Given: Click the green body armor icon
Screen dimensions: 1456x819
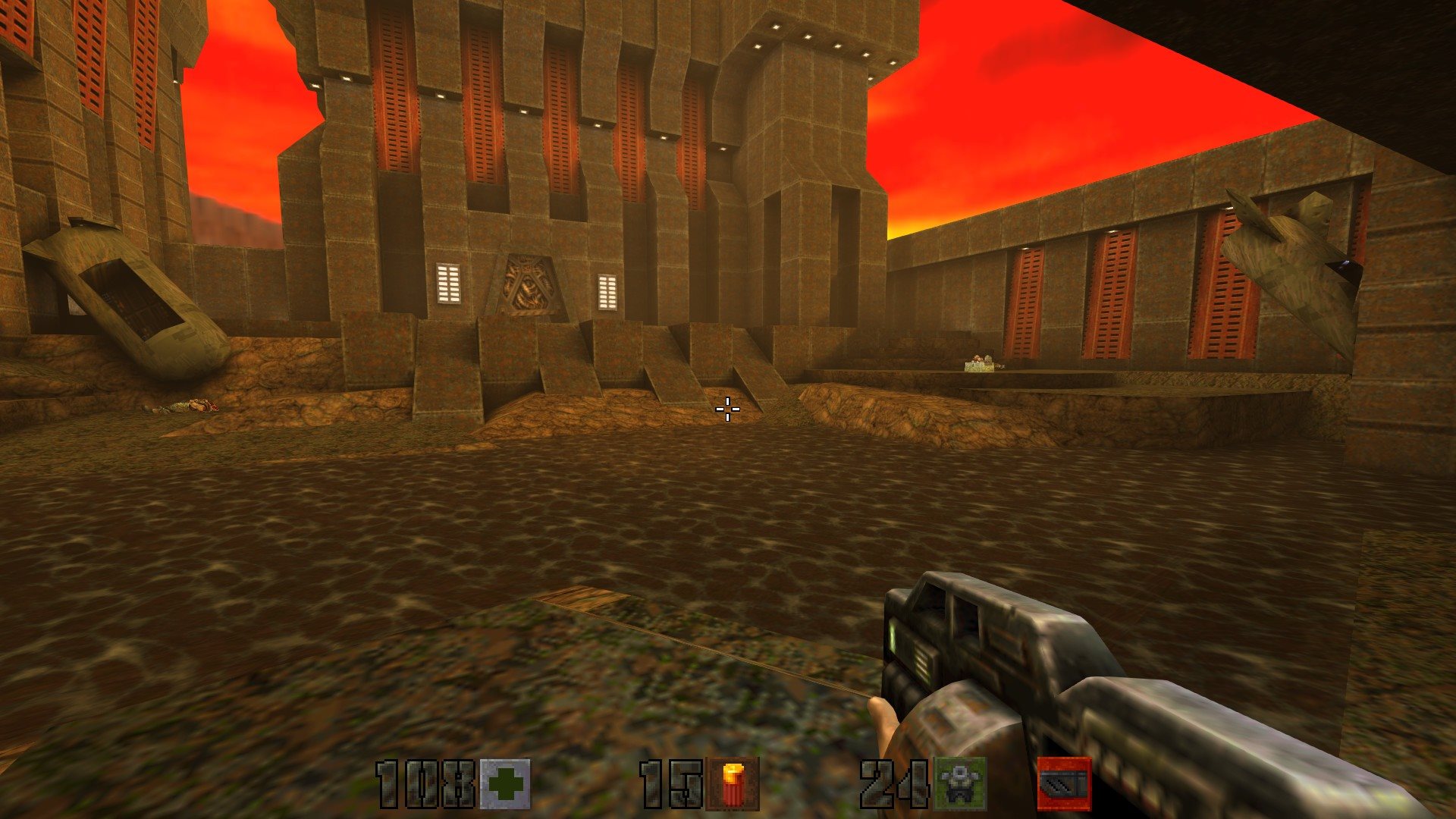Looking at the screenshot, I should point(960,784).
